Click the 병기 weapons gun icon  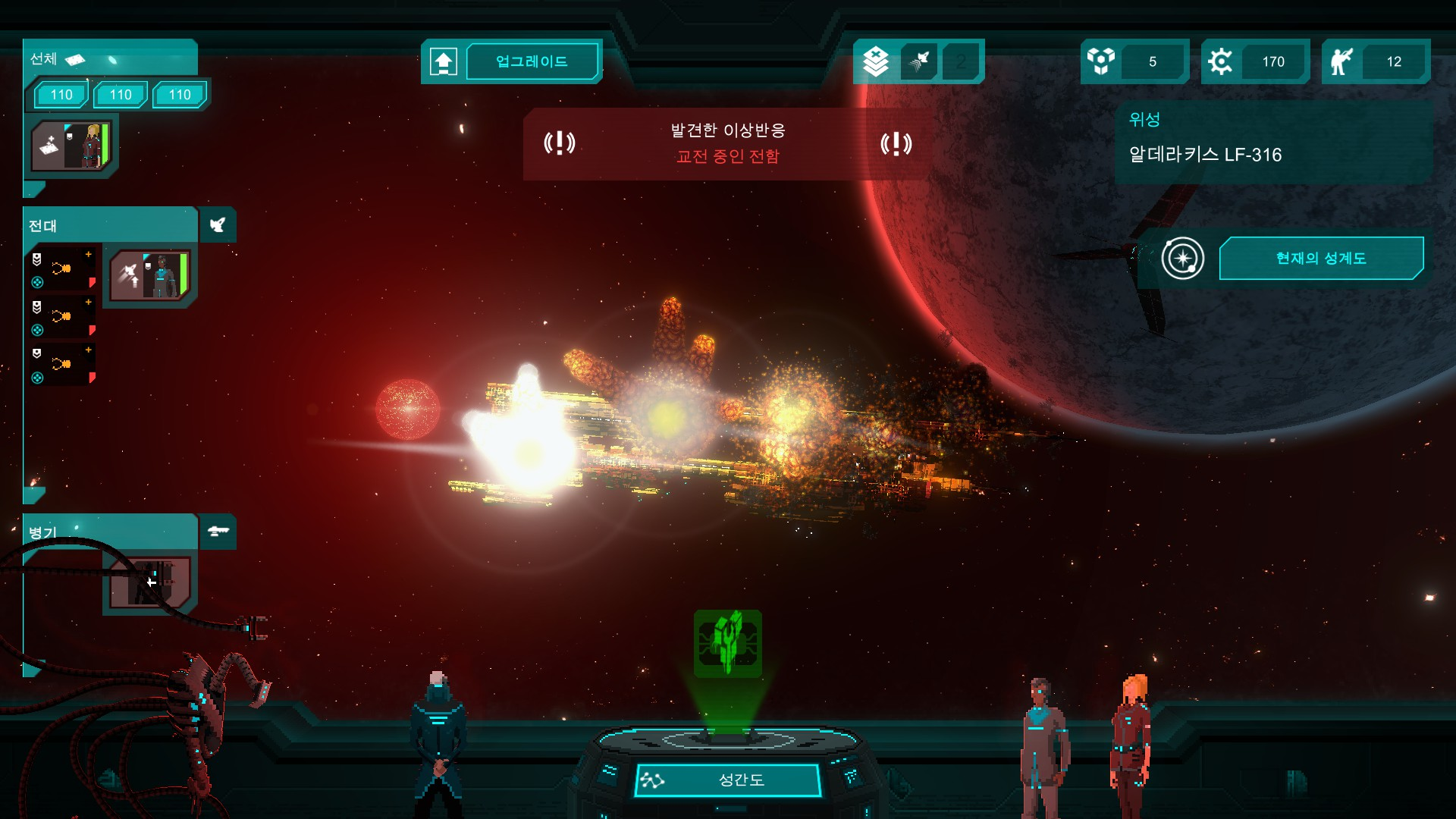(x=218, y=532)
